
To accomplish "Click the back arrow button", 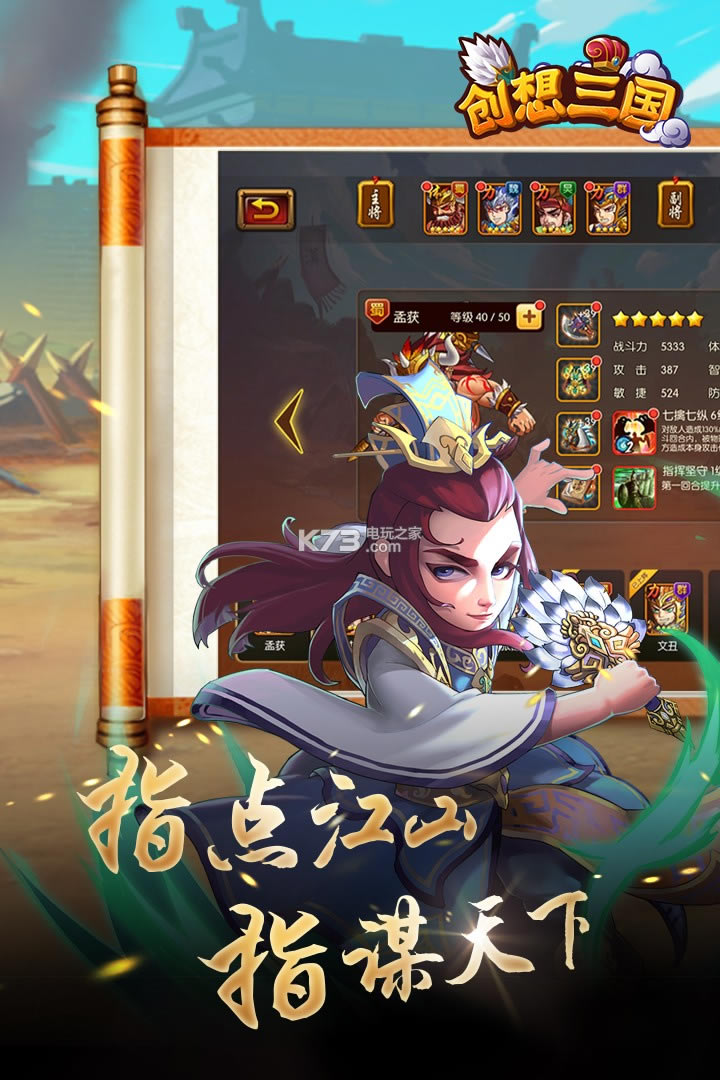I will pos(265,208).
